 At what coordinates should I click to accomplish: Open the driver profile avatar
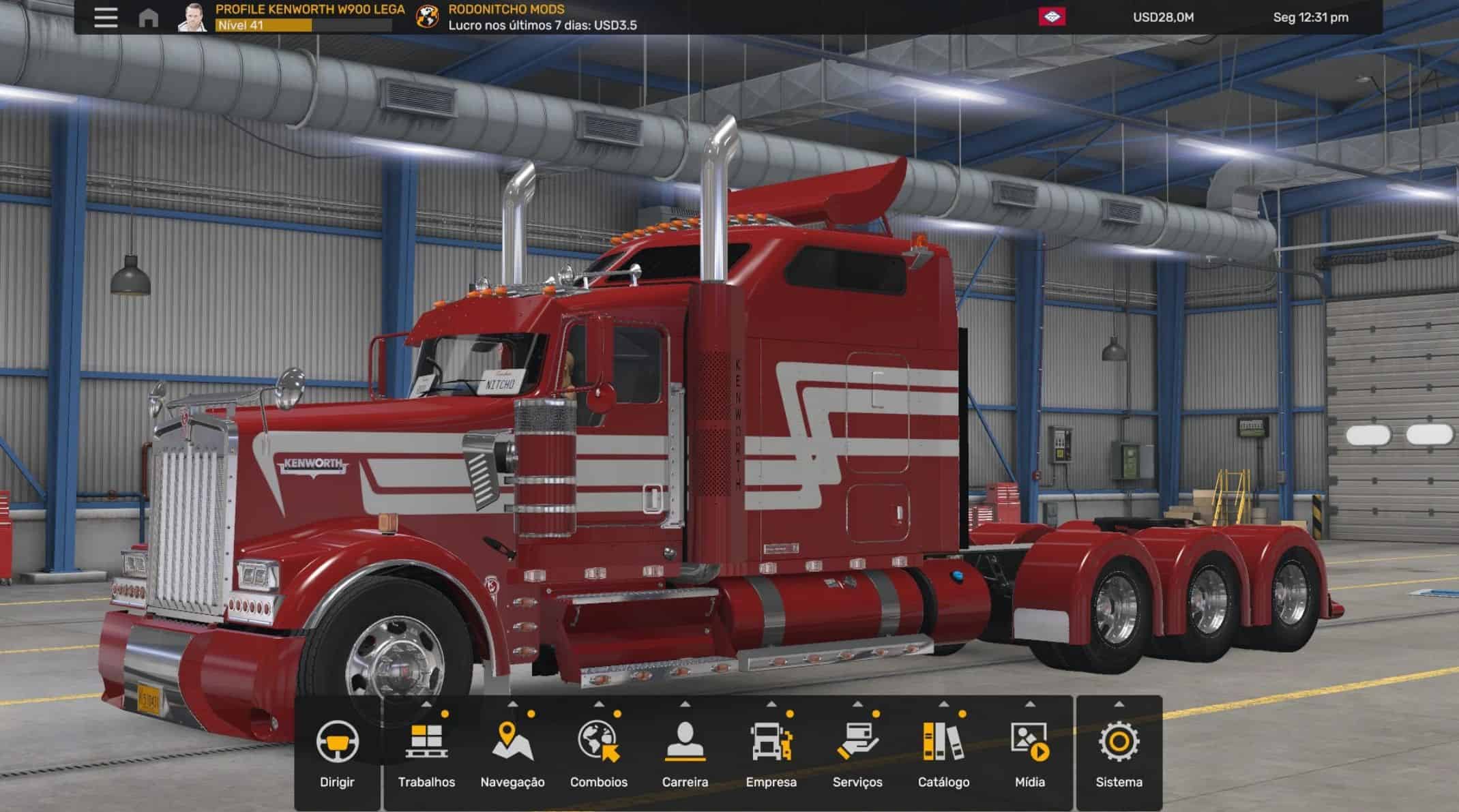(x=192, y=18)
